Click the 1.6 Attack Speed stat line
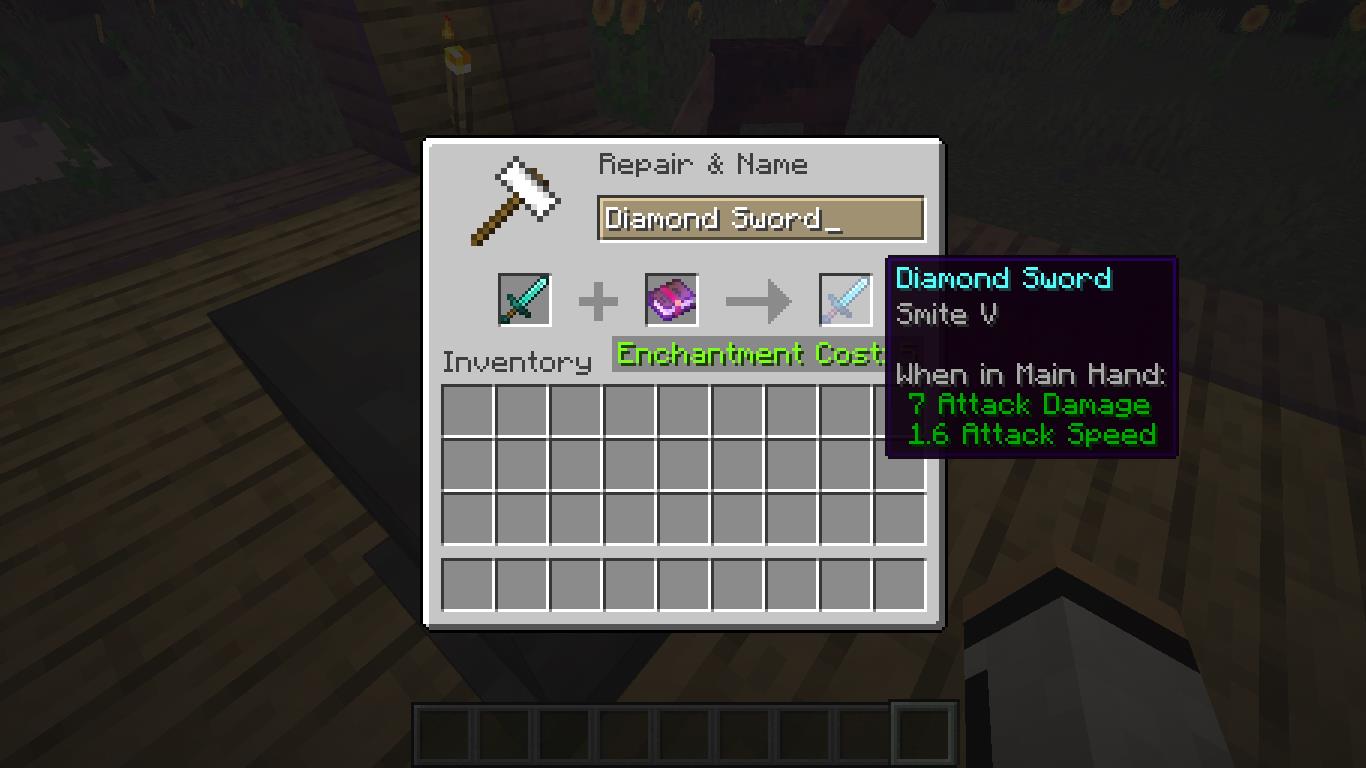This screenshot has height=768, width=1366. (1033, 434)
